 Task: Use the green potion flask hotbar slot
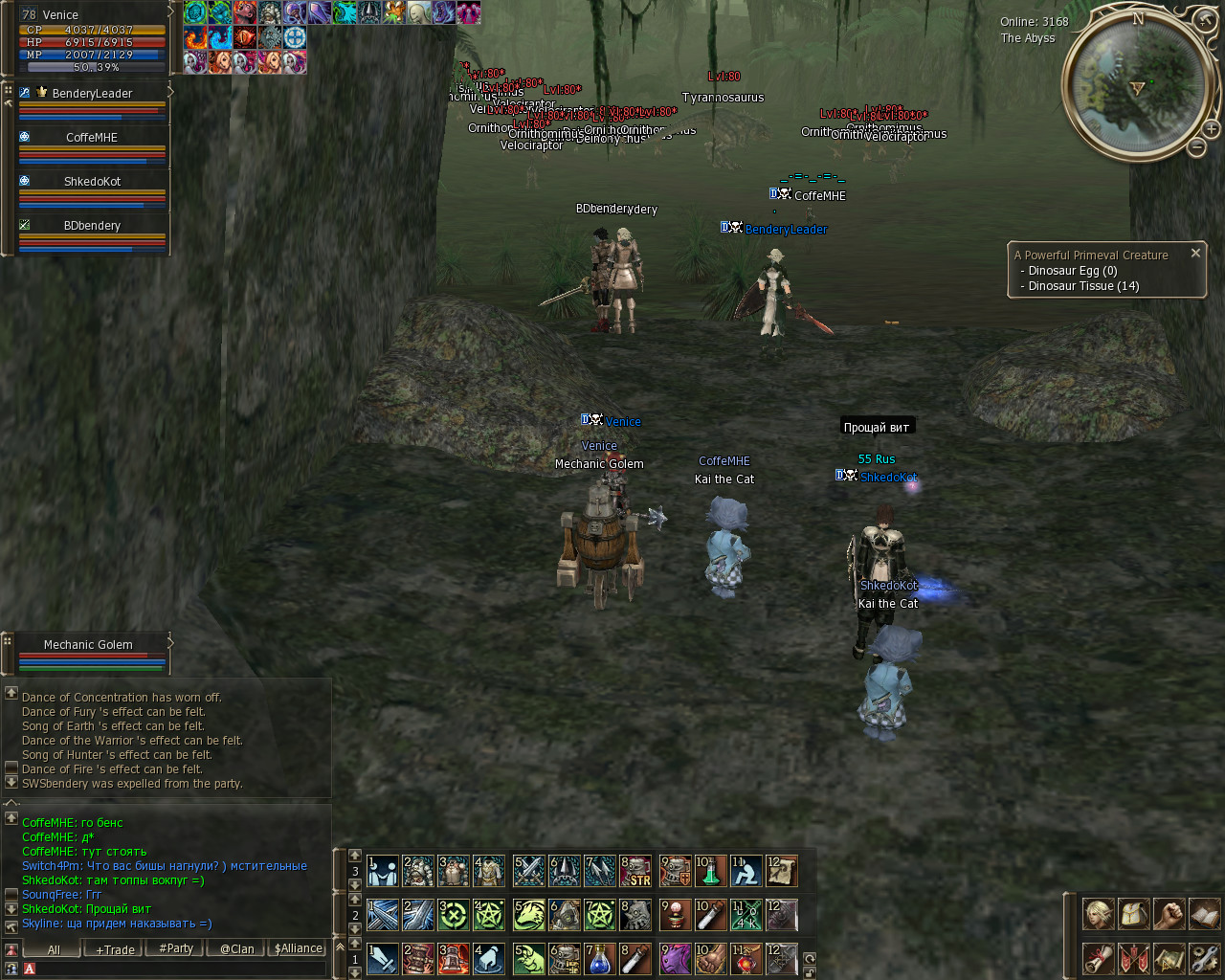click(710, 871)
